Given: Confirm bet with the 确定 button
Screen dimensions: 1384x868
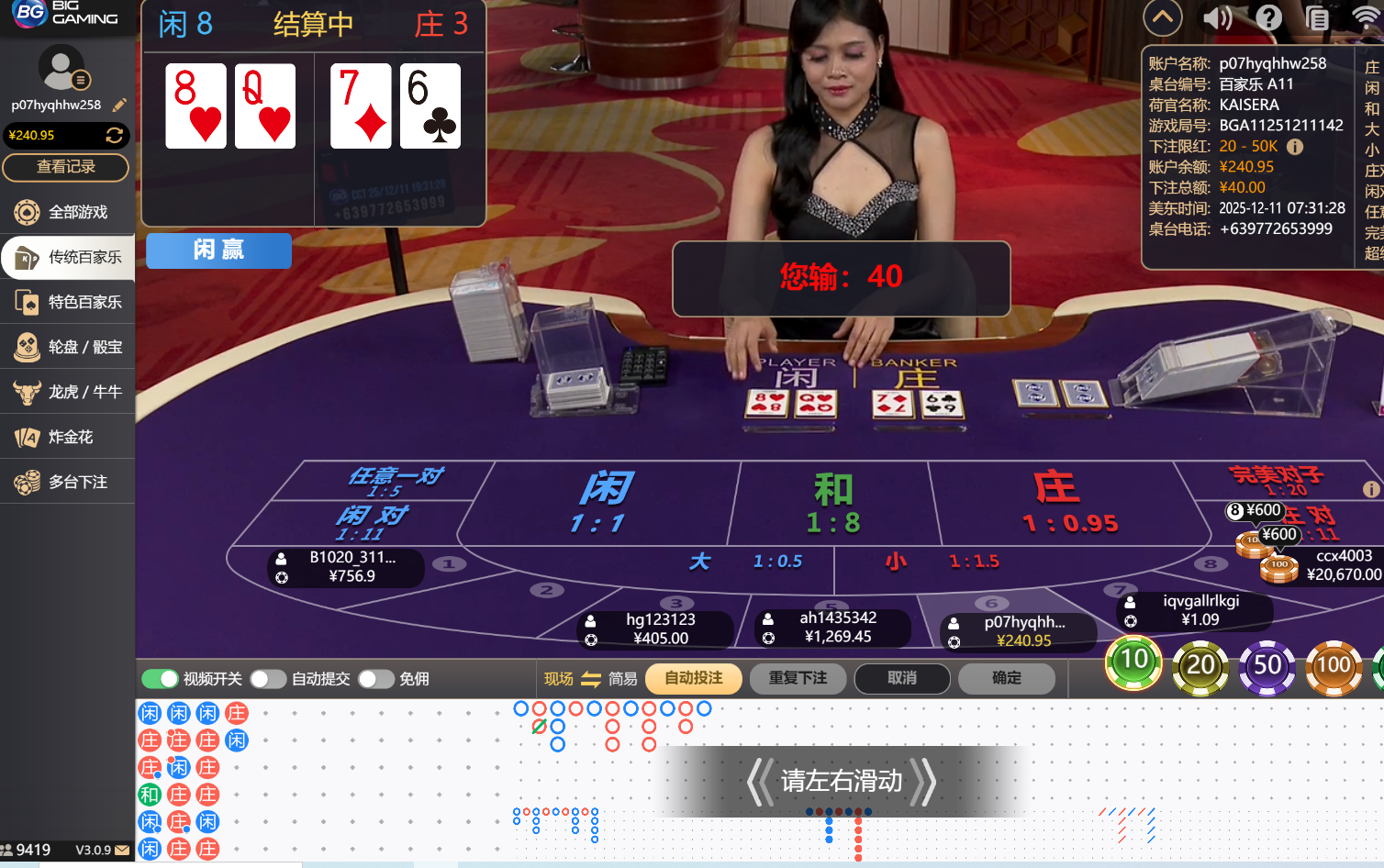Looking at the screenshot, I should [x=1006, y=679].
